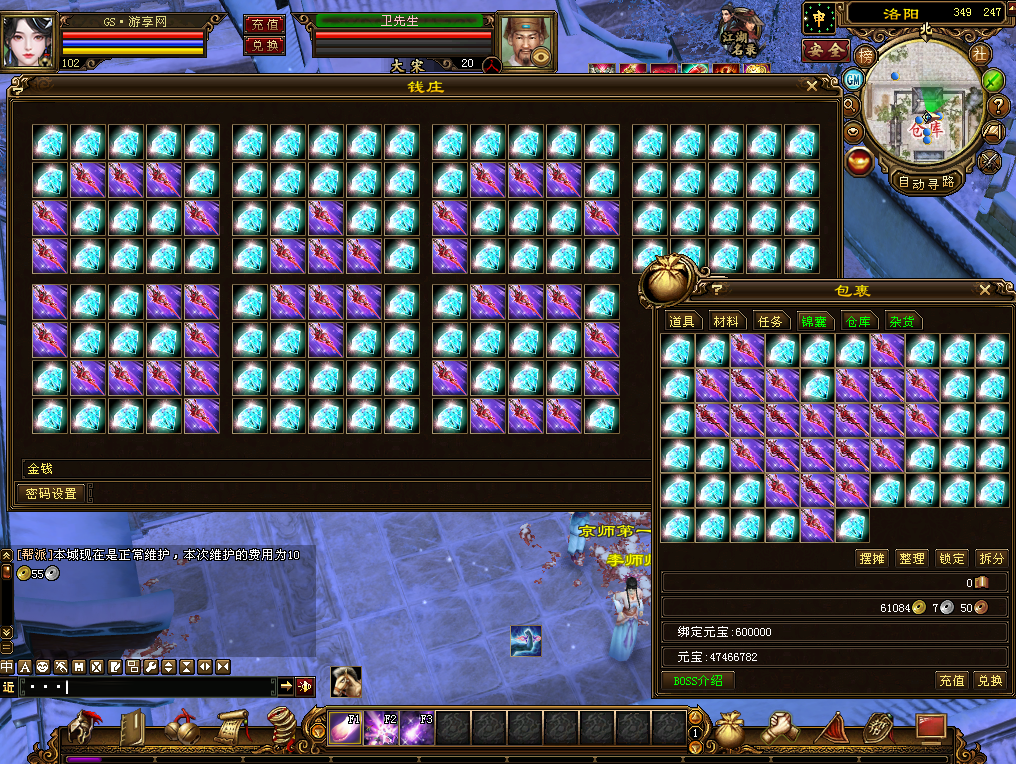Click the 摆摊 set-up-stall button
Image resolution: width=1016 pixels, height=764 pixels.
coord(873,558)
